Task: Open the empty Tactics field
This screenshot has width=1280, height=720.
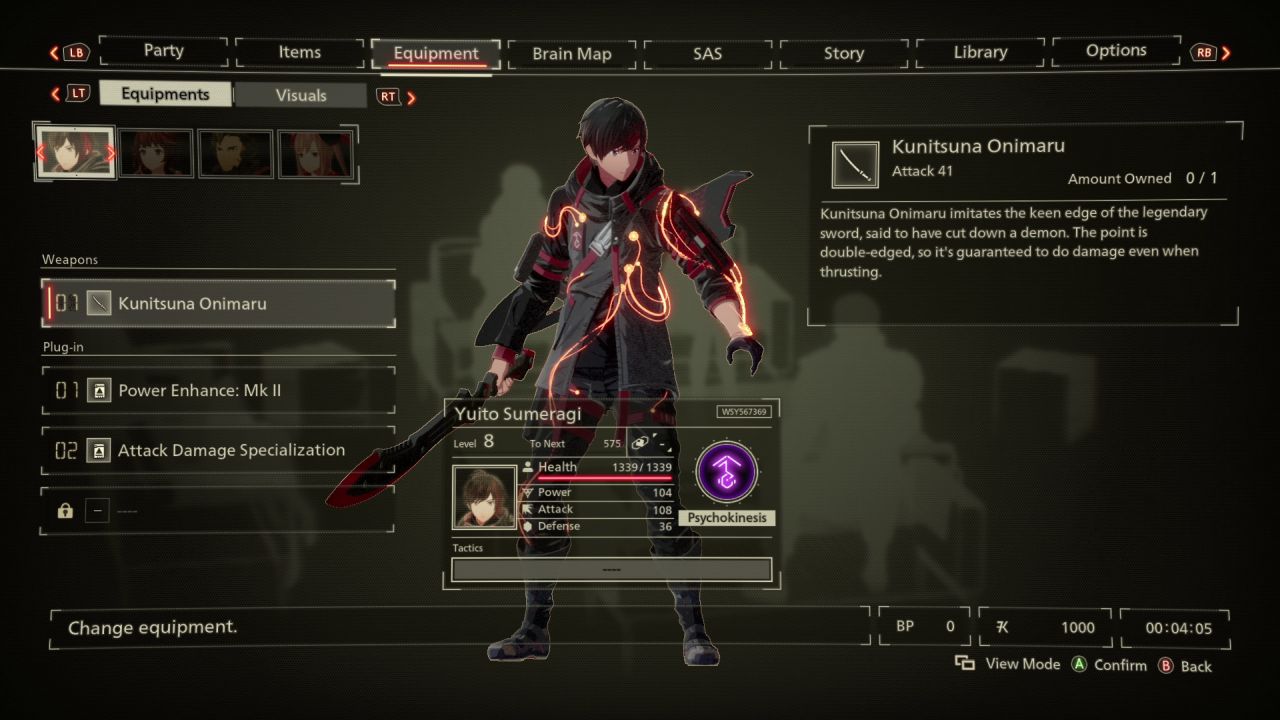Action: (611, 570)
